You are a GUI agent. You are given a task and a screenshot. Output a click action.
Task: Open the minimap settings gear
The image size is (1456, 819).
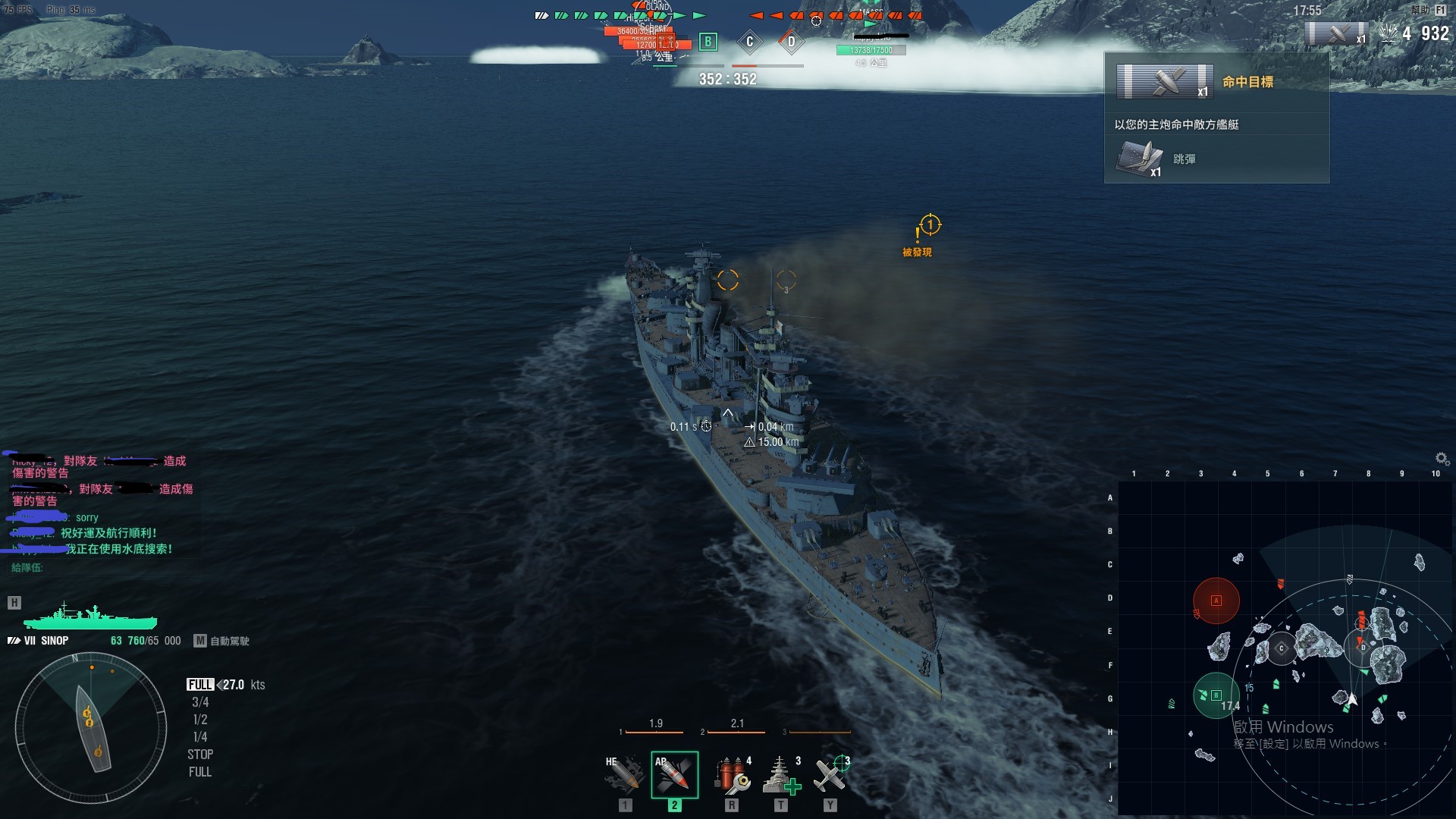tap(1442, 458)
